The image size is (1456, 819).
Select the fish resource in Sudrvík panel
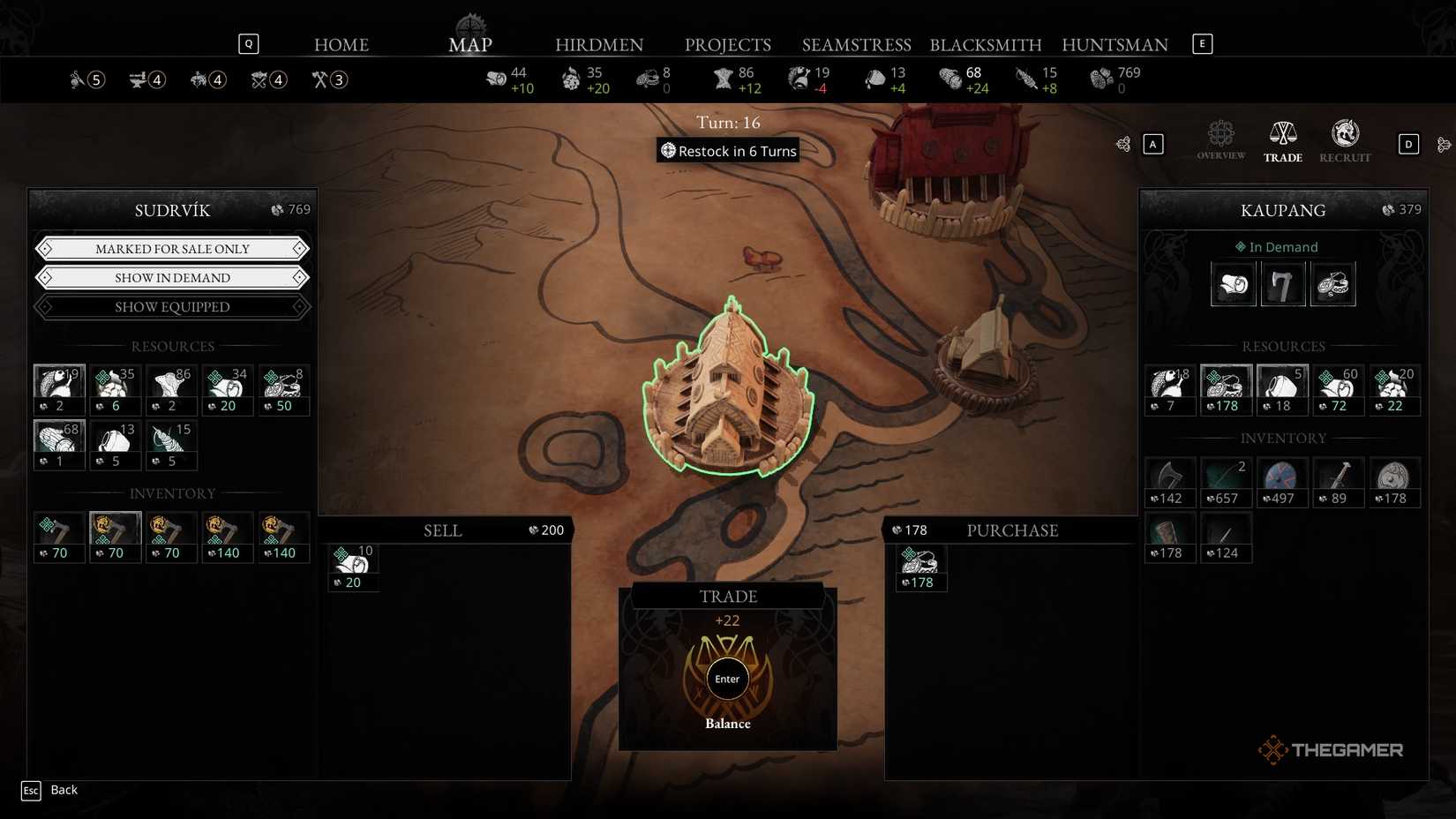58,388
